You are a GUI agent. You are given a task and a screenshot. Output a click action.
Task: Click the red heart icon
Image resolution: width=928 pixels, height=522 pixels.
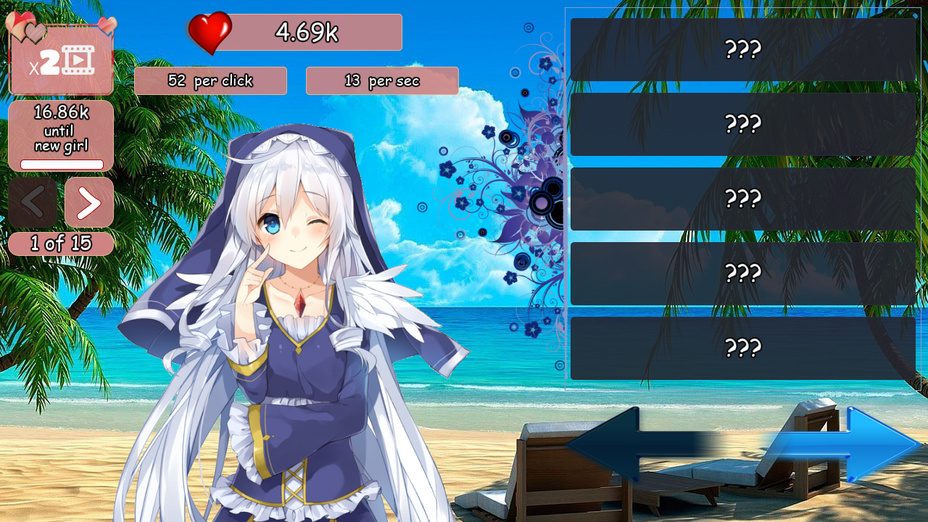click(x=210, y=33)
